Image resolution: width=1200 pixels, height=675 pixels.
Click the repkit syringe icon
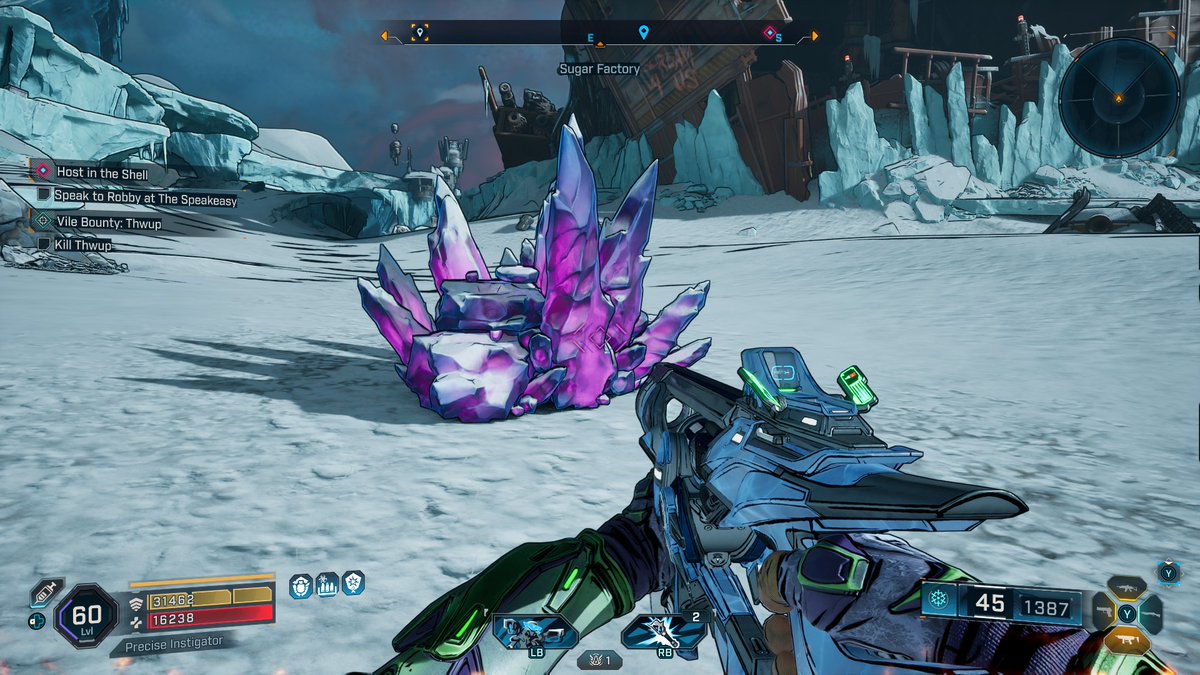coord(45,593)
